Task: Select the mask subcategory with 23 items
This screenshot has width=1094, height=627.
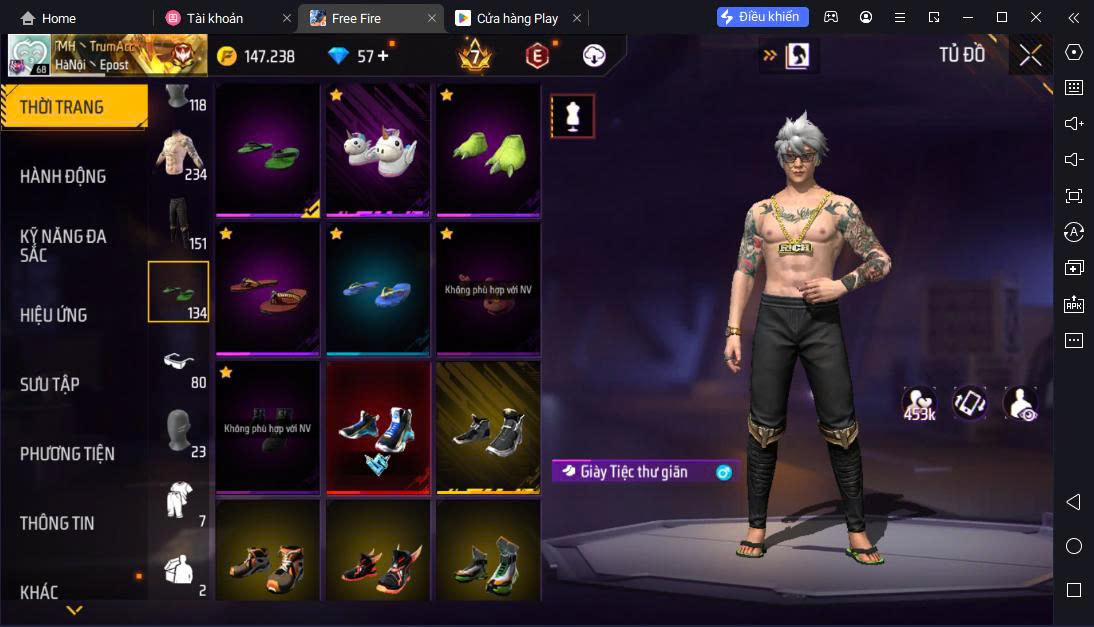Action: [x=180, y=432]
